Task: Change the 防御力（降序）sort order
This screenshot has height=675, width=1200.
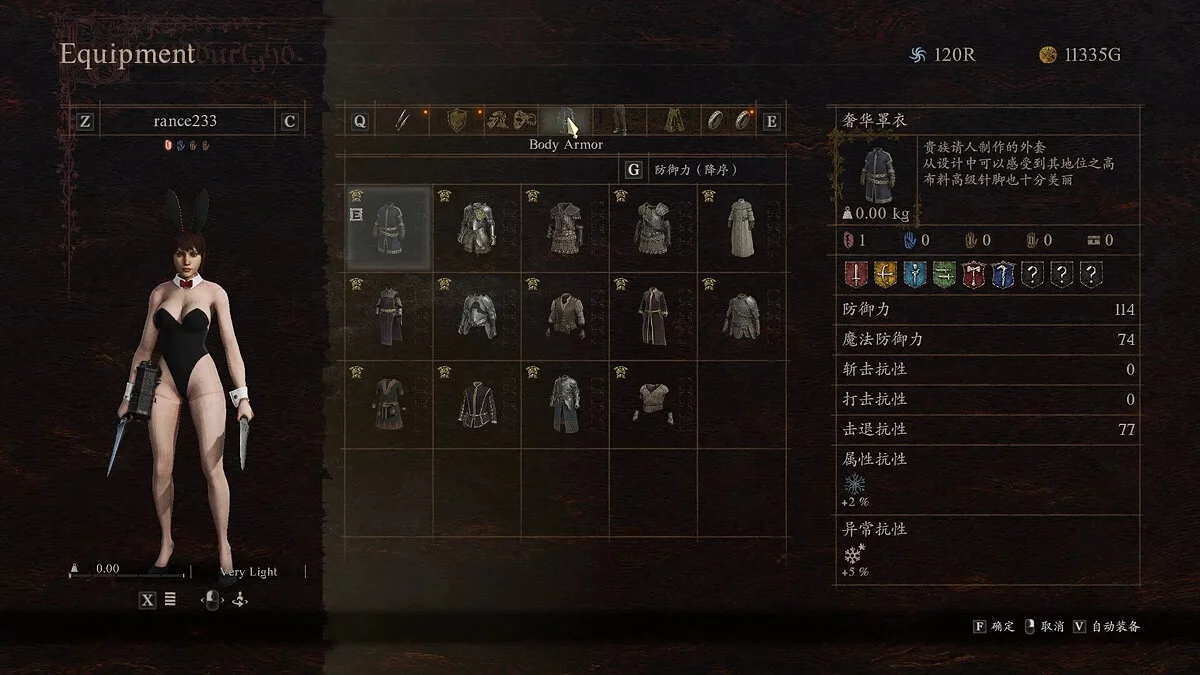Action: 695,170
